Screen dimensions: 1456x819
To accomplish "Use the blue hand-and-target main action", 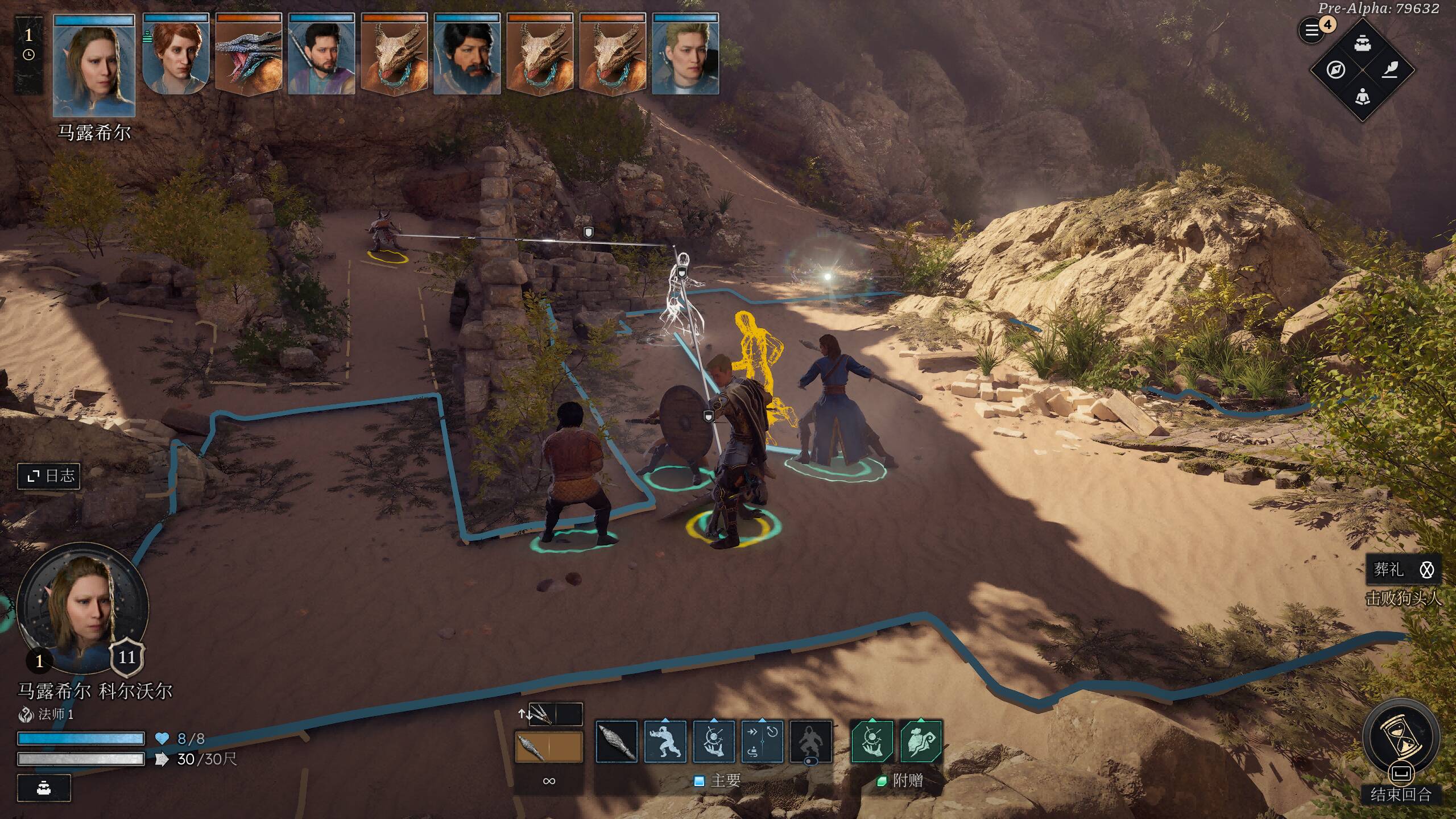I will coord(714,742).
